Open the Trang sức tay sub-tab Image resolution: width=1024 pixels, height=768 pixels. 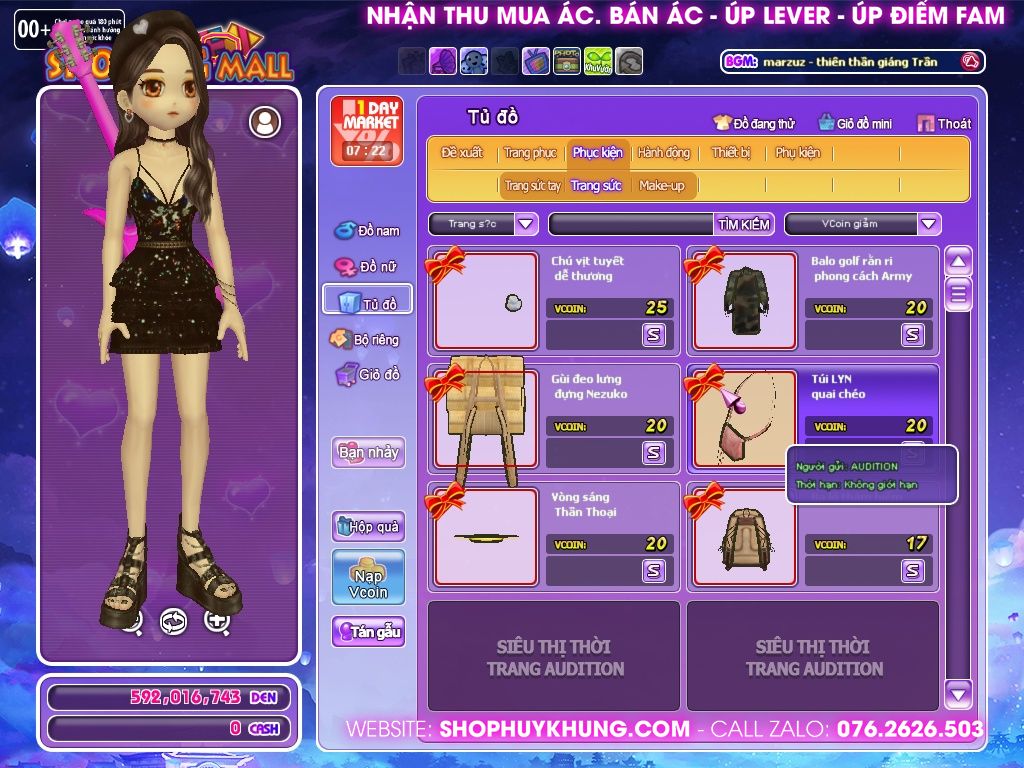[x=532, y=186]
